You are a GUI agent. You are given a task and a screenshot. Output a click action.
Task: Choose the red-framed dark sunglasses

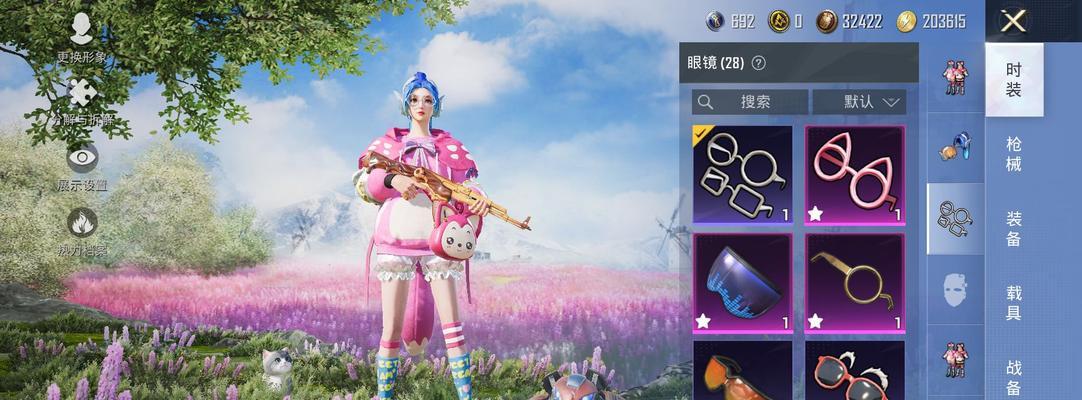855,372
